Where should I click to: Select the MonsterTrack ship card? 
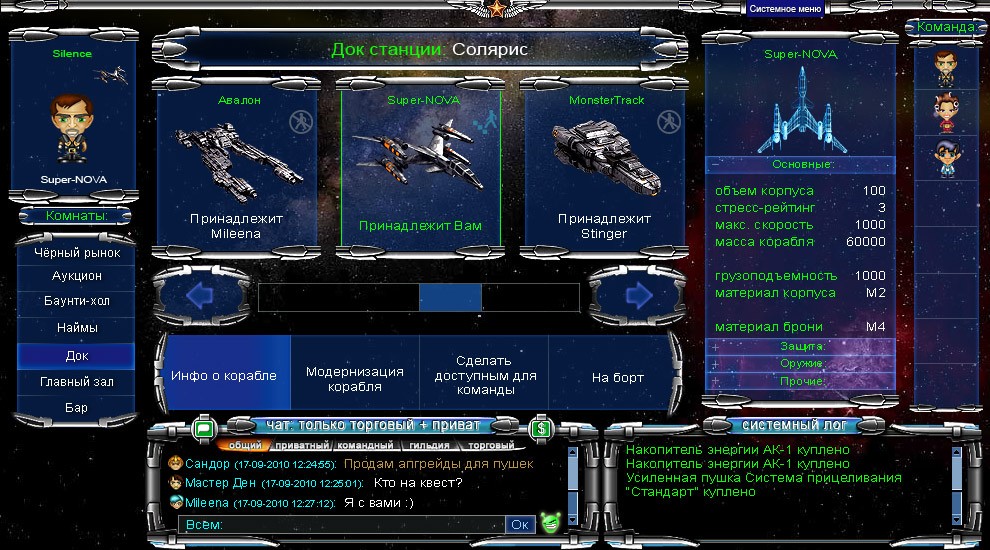tap(604, 168)
